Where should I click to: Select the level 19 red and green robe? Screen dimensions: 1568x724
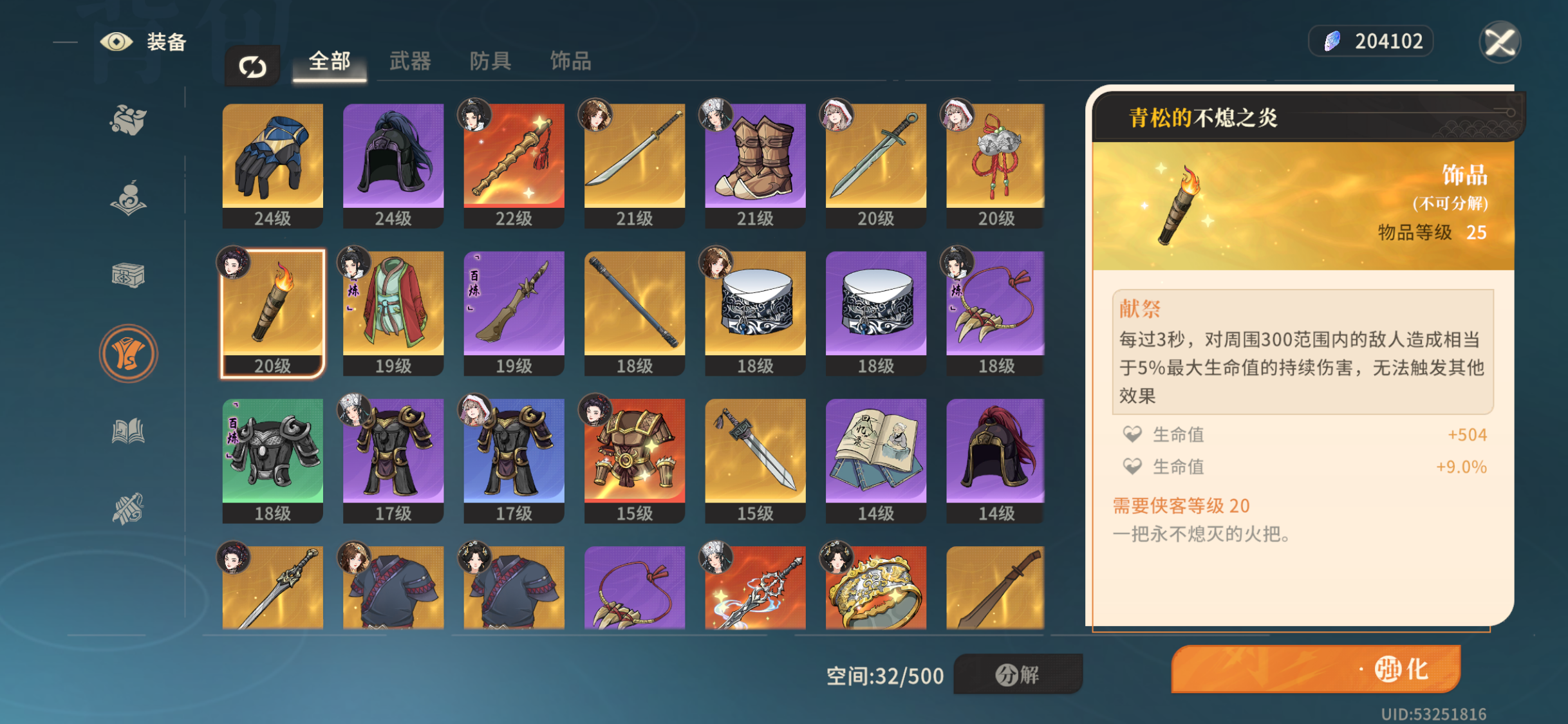click(393, 311)
